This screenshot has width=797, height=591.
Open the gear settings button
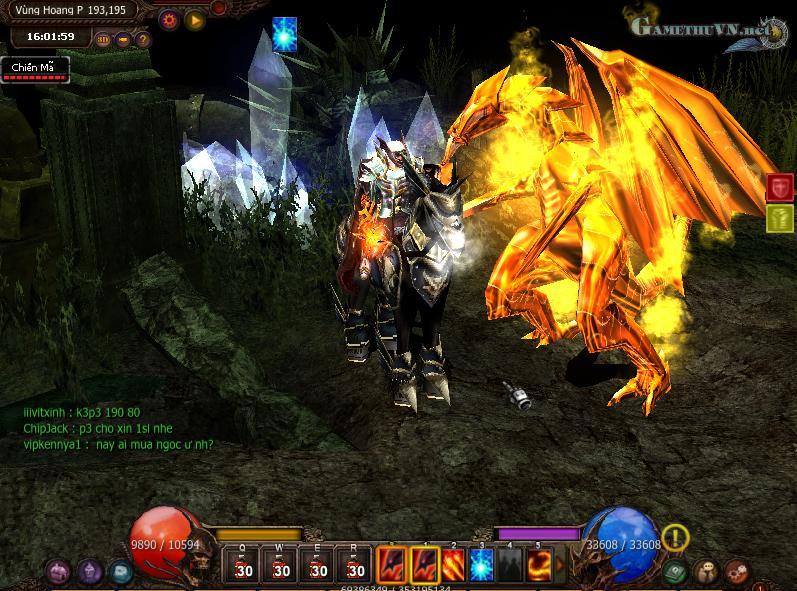[x=169, y=19]
